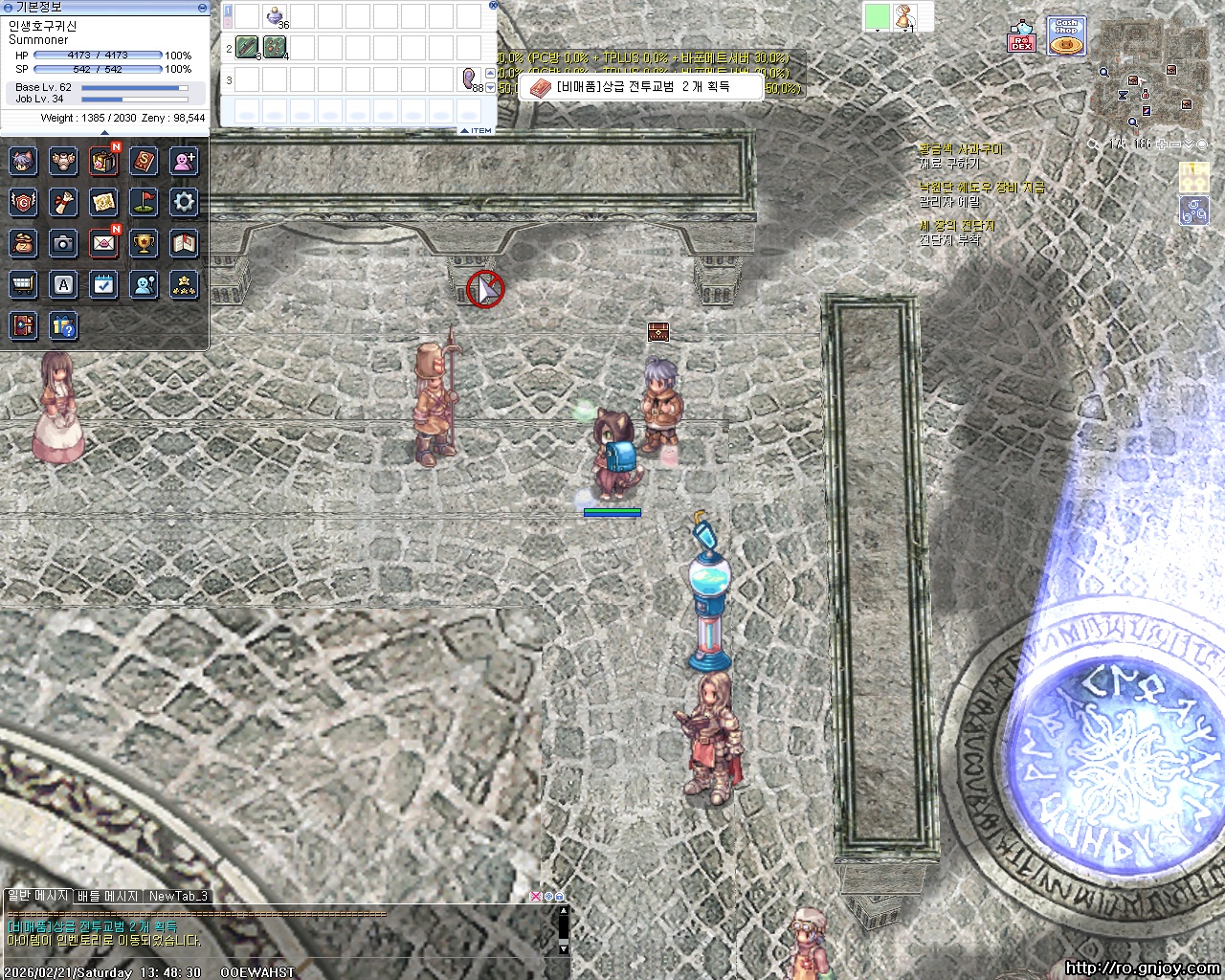Switch to the NewTab_3 chat tab
1225x980 pixels.
178,897
